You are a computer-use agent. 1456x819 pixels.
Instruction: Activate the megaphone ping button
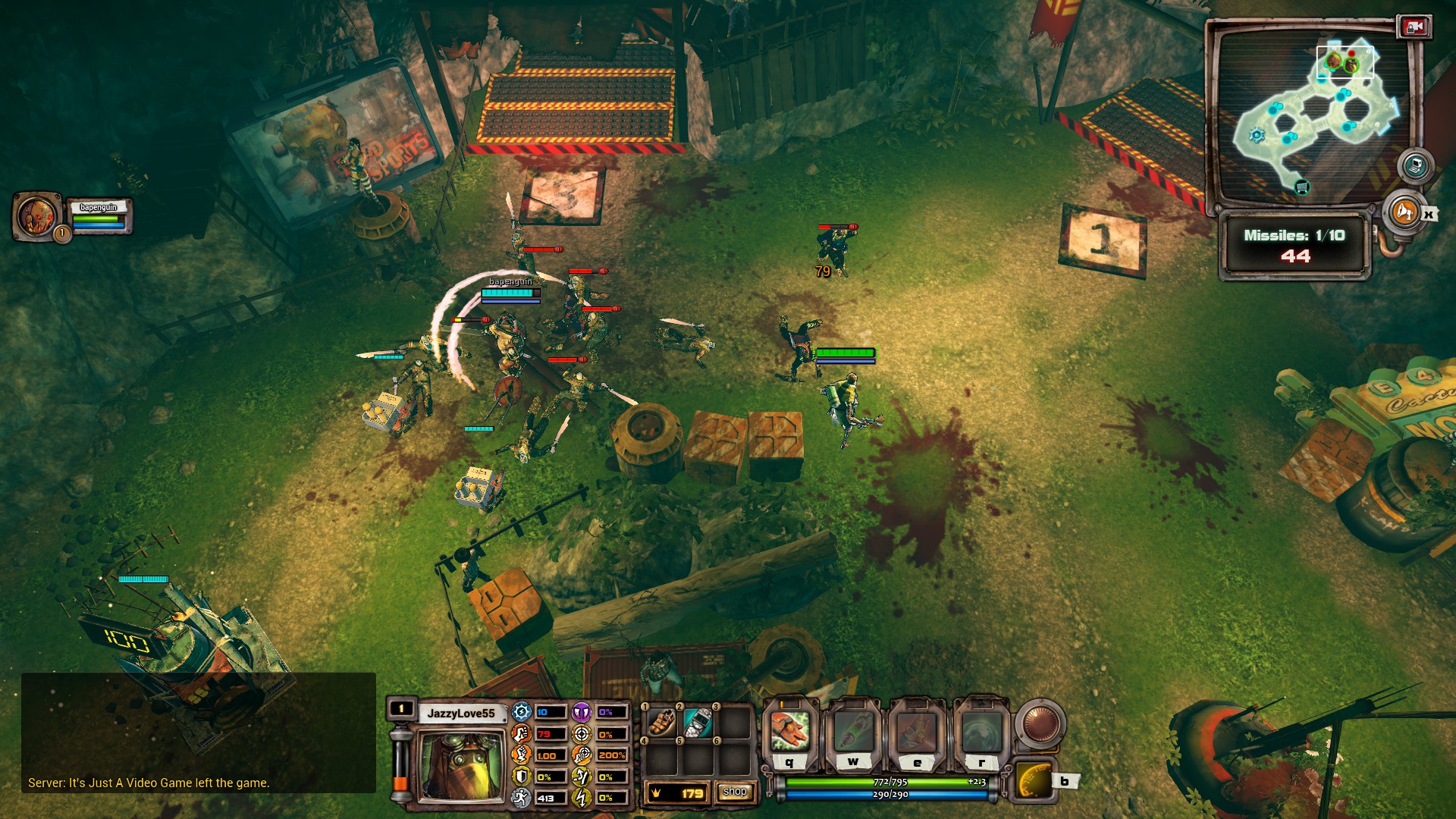coord(1403,212)
